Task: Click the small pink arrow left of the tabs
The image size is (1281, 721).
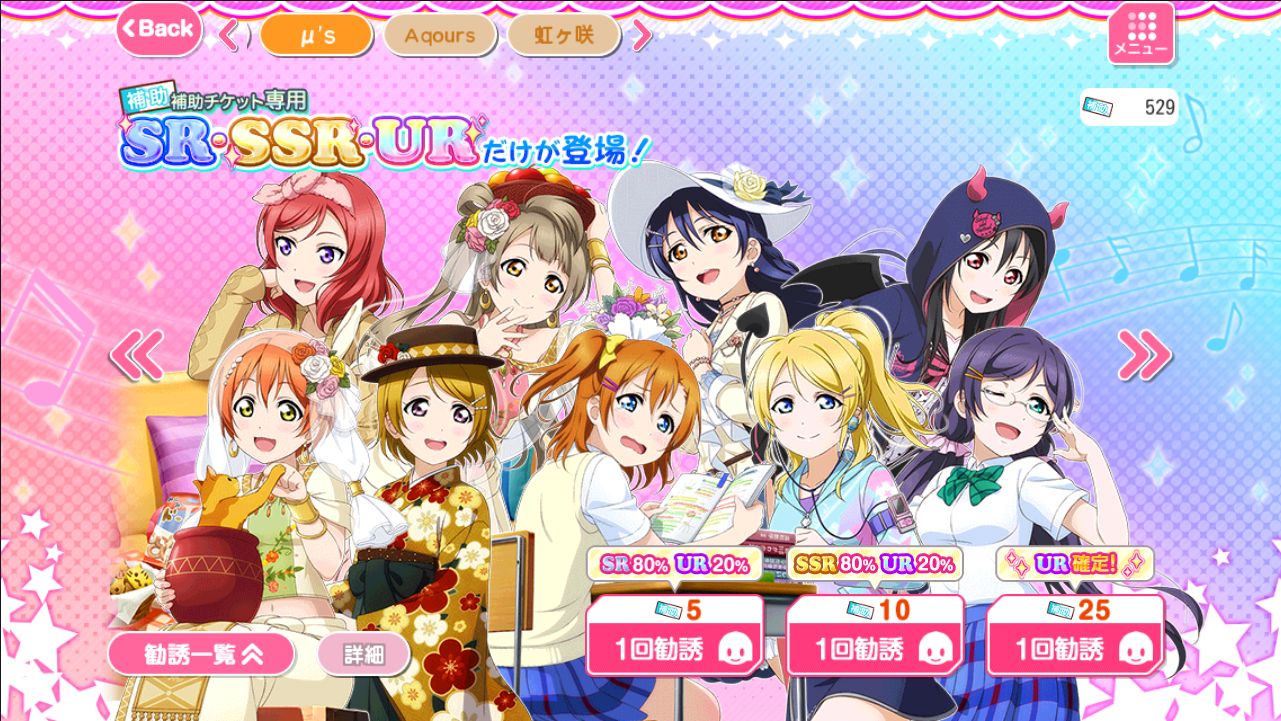Action: coord(231,36)
